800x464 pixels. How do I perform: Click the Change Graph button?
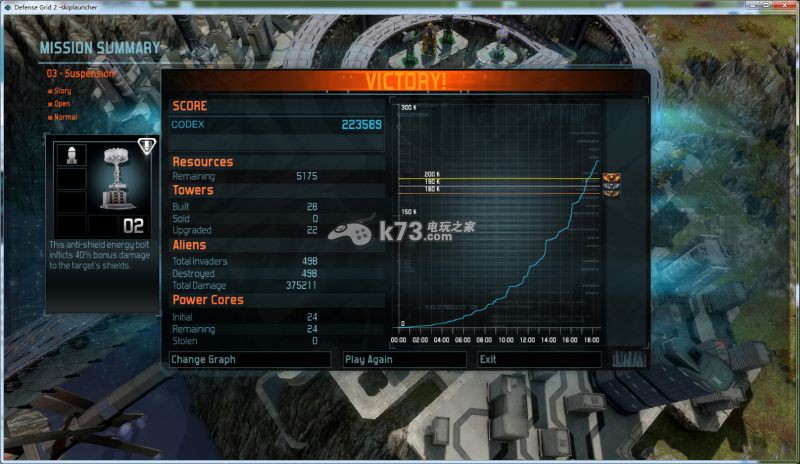coord(249,359)
